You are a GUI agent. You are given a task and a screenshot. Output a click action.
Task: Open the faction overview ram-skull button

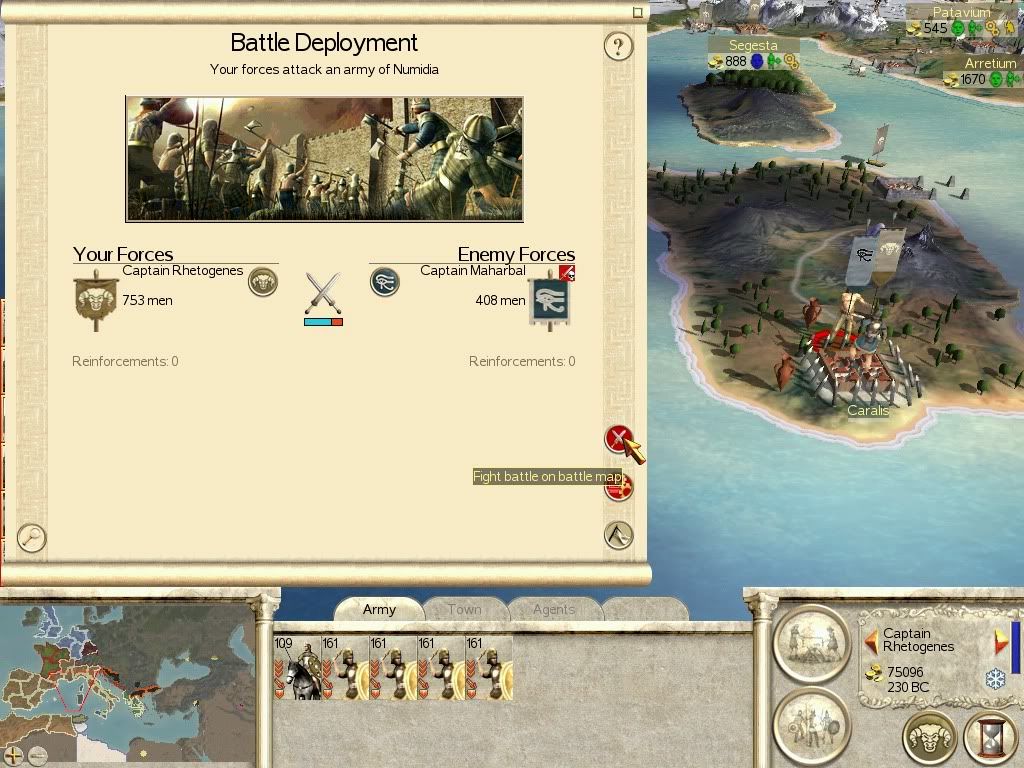tap(930, 739)
